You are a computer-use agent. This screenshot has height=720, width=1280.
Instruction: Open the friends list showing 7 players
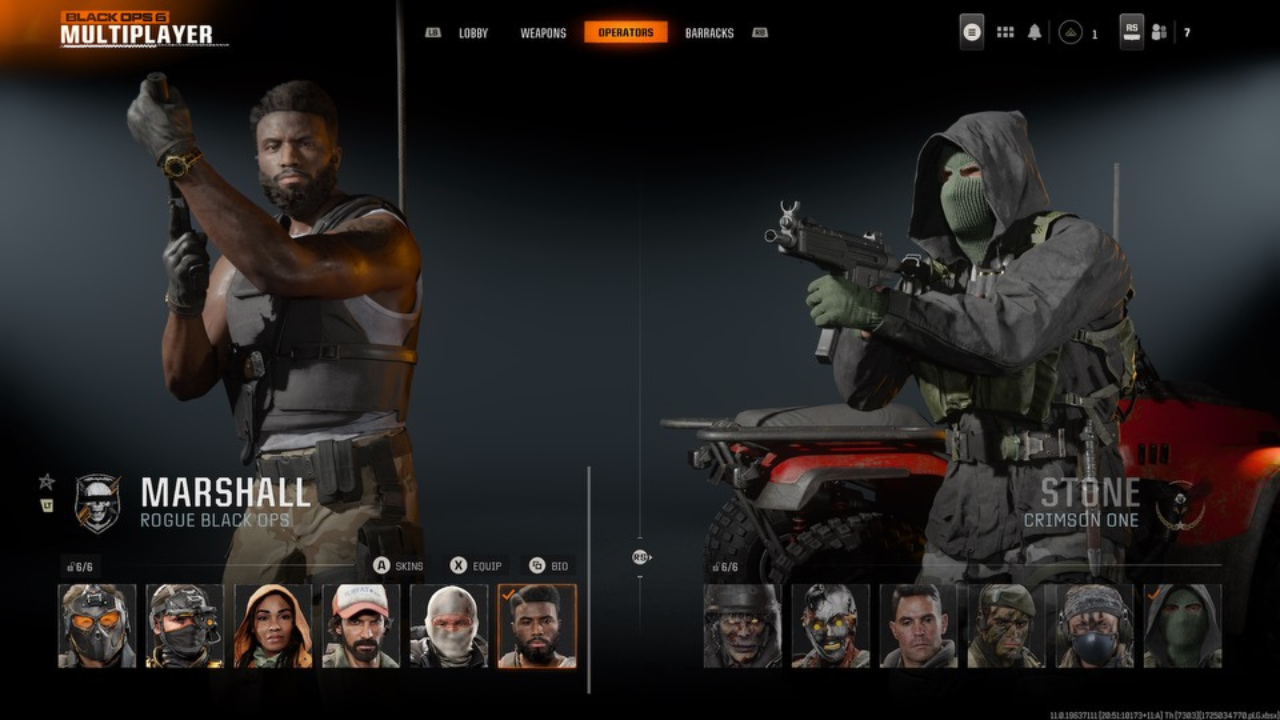point(1185,31)
